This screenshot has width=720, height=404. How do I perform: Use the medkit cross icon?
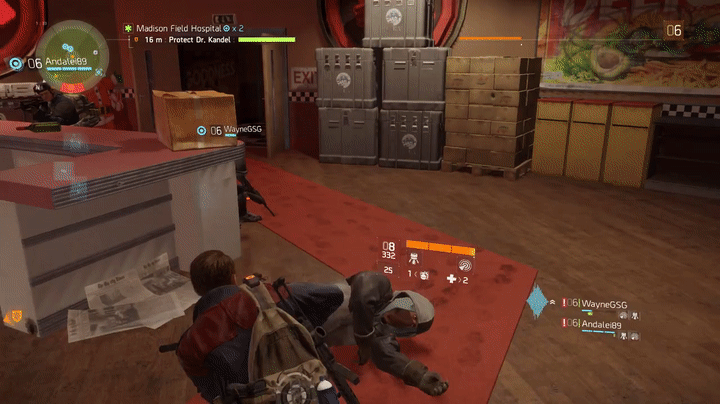(x=452, y=279)
